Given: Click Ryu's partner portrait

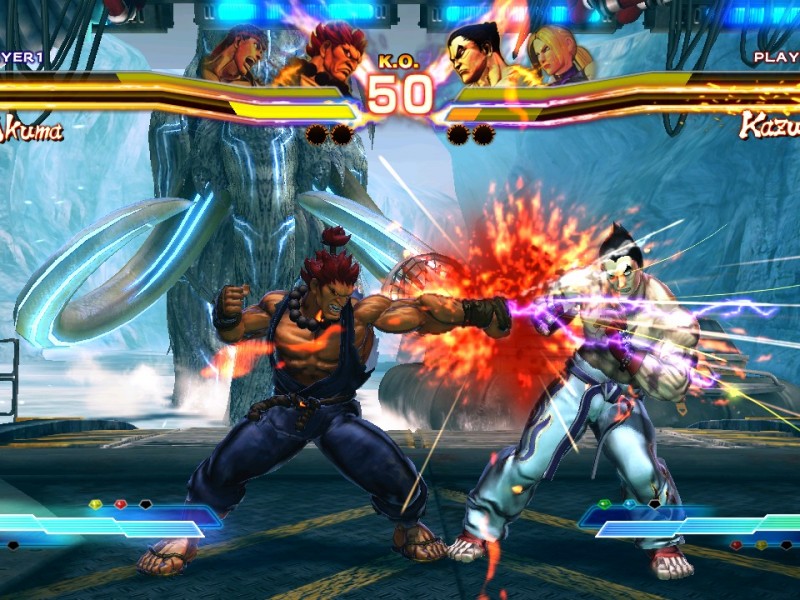Looking at the screenshot, I should [238, 55].
